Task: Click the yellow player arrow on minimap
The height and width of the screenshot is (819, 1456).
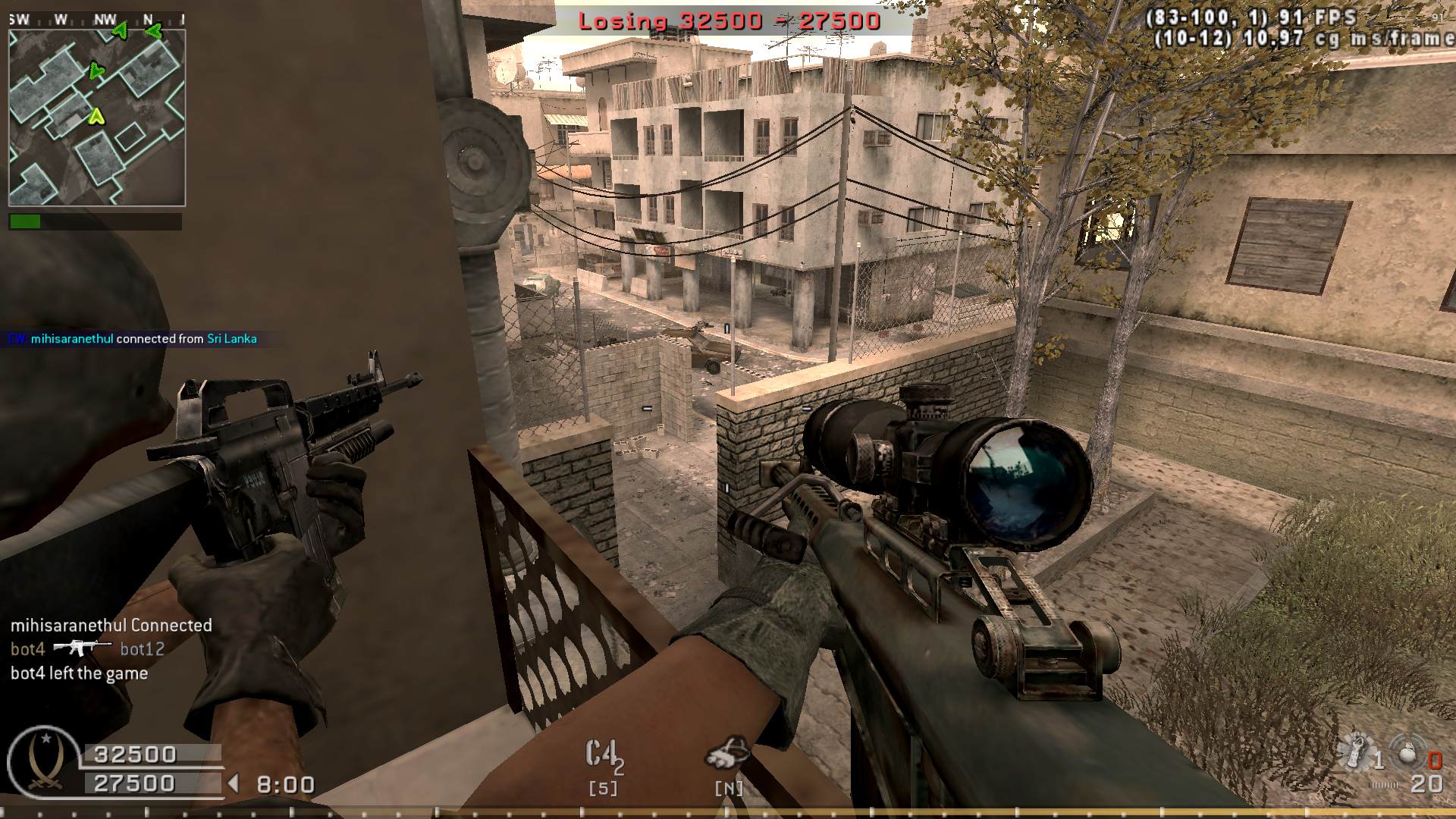Action: (96, 116)
